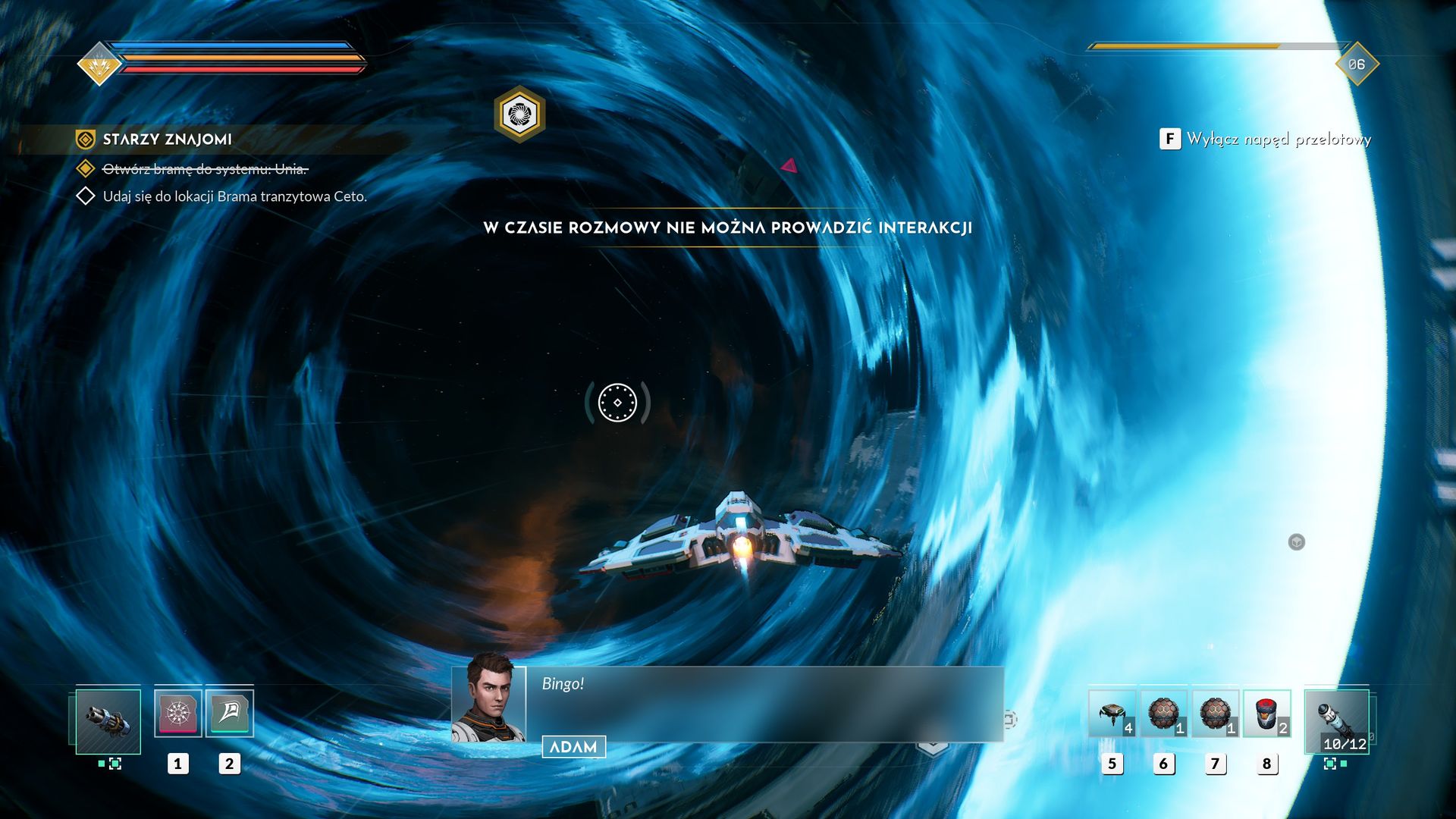Use the drone consumable with four charges
This screenshot has width=1456, height=819.
tap(1112, 714)
